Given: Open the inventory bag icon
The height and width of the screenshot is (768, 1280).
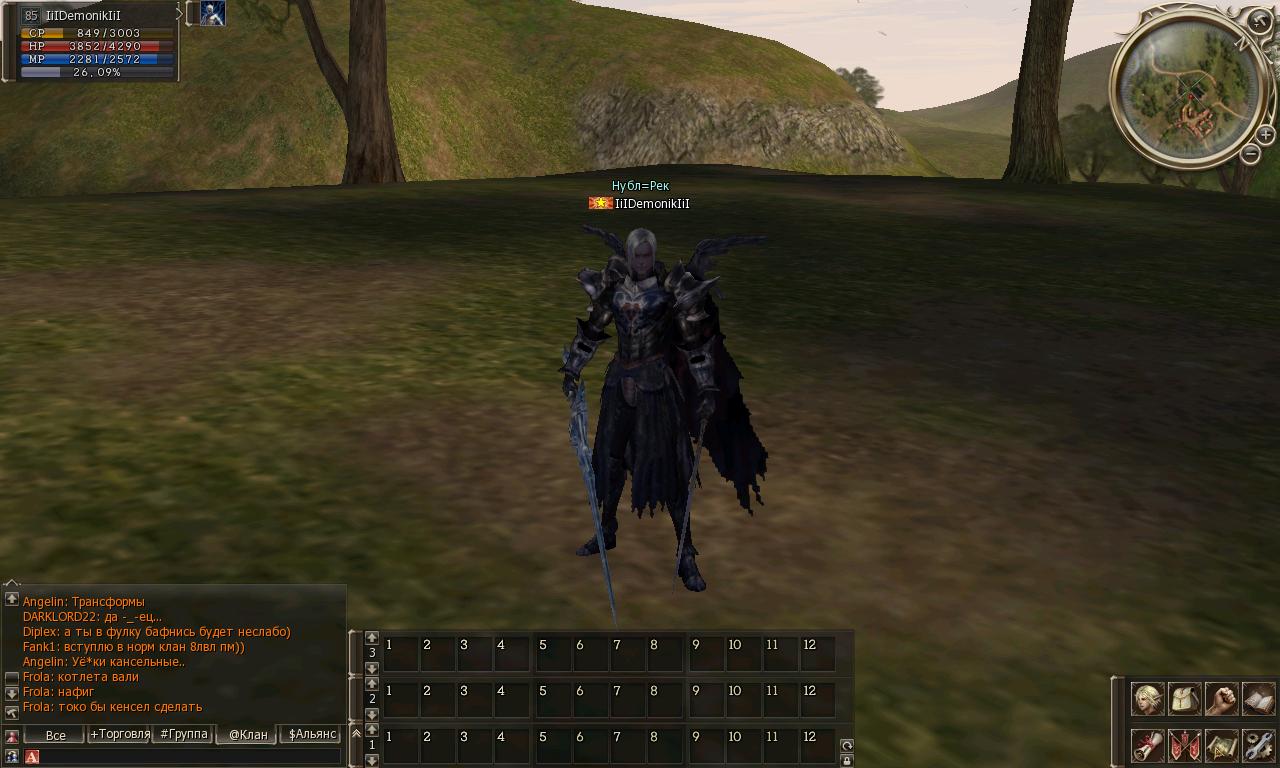Looking at the screenshot, I should 1184,699.
